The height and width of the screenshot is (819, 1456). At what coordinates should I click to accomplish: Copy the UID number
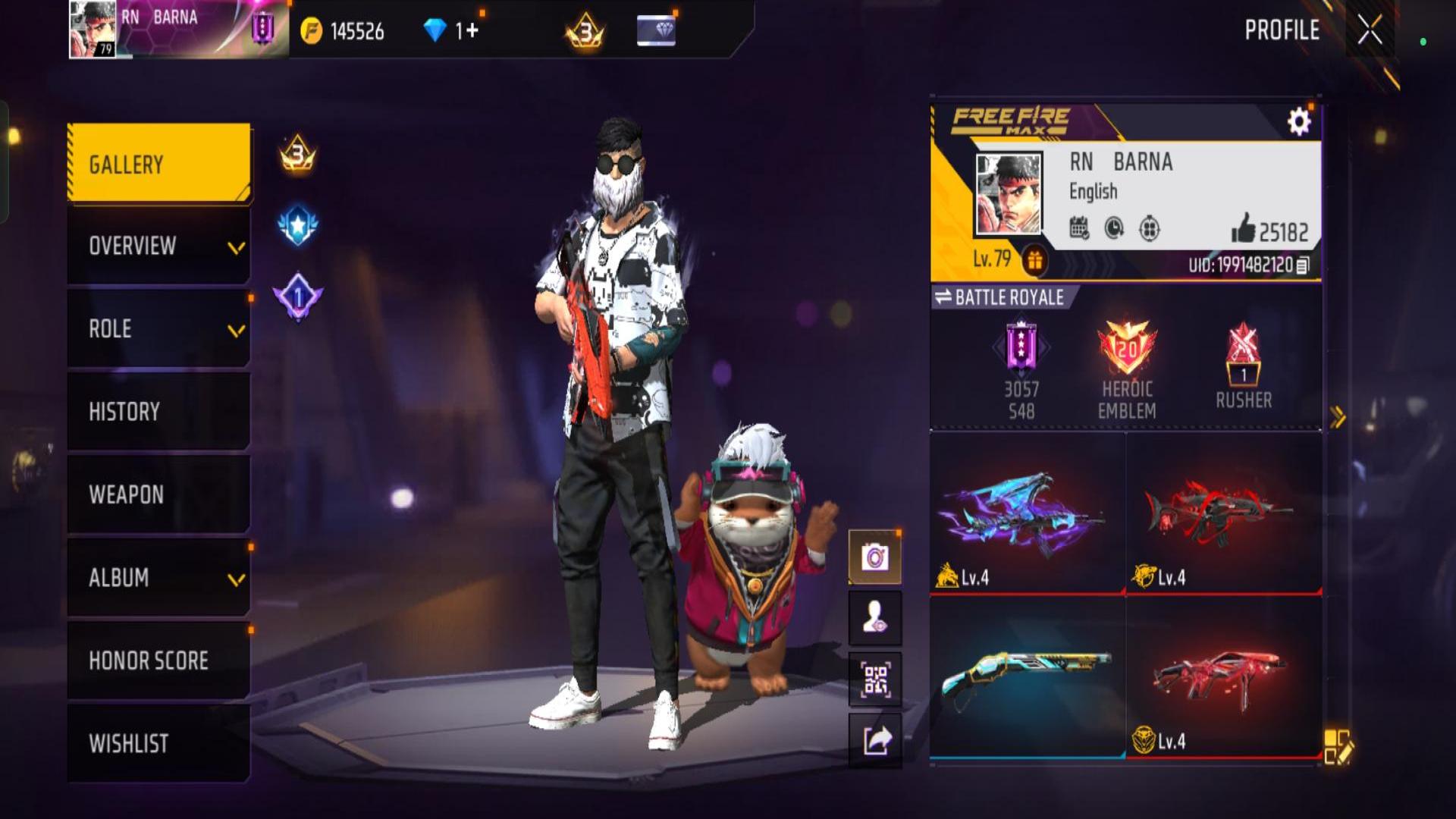pyautogui.click(x=1303, y=265)
